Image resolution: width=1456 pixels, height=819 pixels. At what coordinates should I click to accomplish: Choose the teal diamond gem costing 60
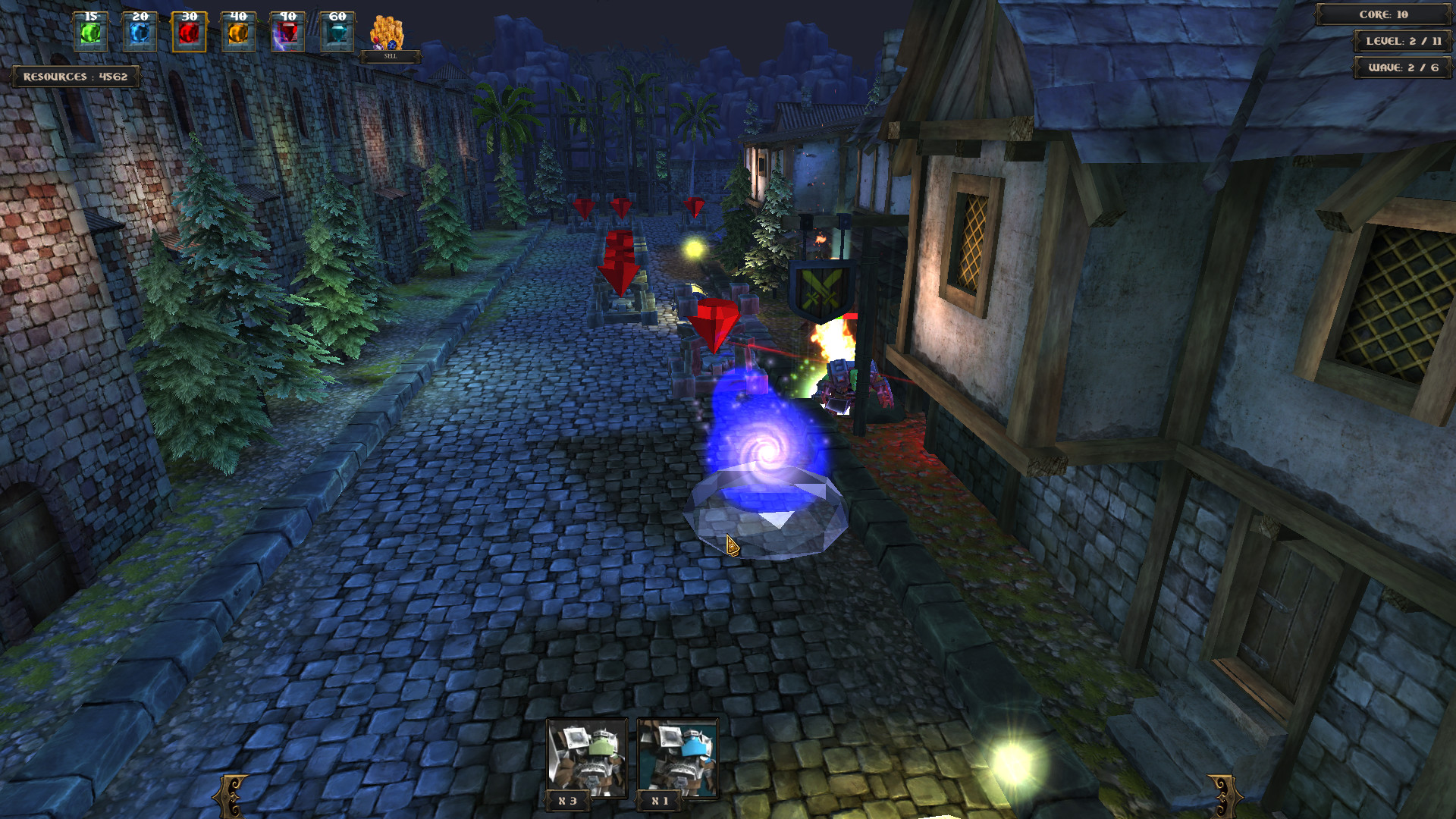[x=336, y=32]
